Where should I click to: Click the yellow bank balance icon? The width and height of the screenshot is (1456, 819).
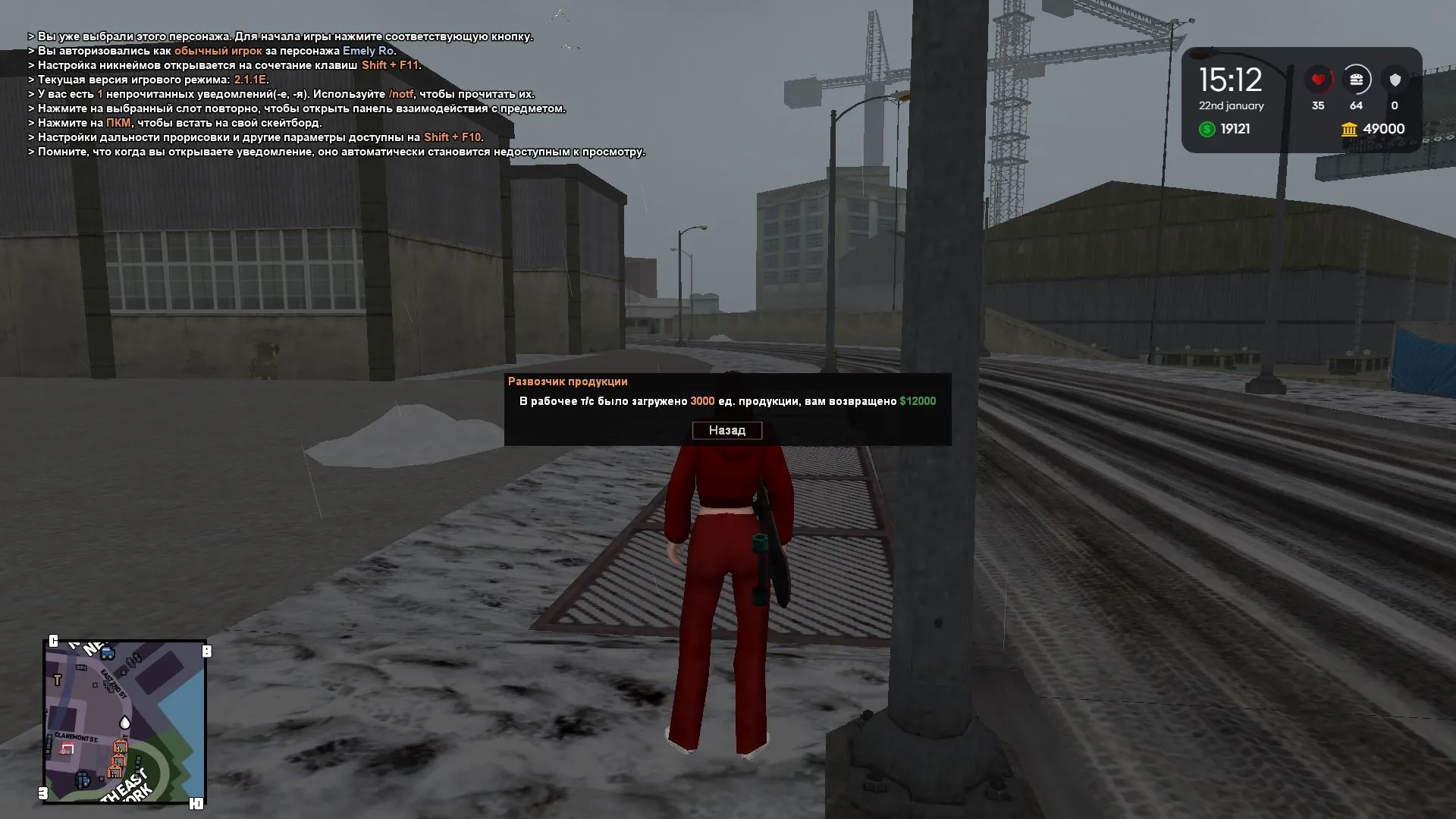1349,129
